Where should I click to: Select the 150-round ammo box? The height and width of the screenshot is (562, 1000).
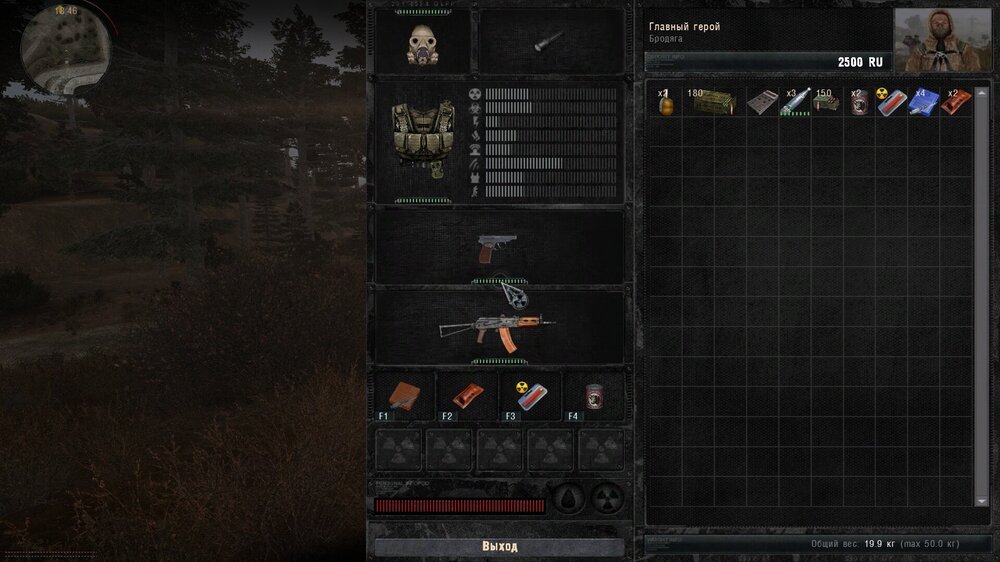tap(827, 103)
